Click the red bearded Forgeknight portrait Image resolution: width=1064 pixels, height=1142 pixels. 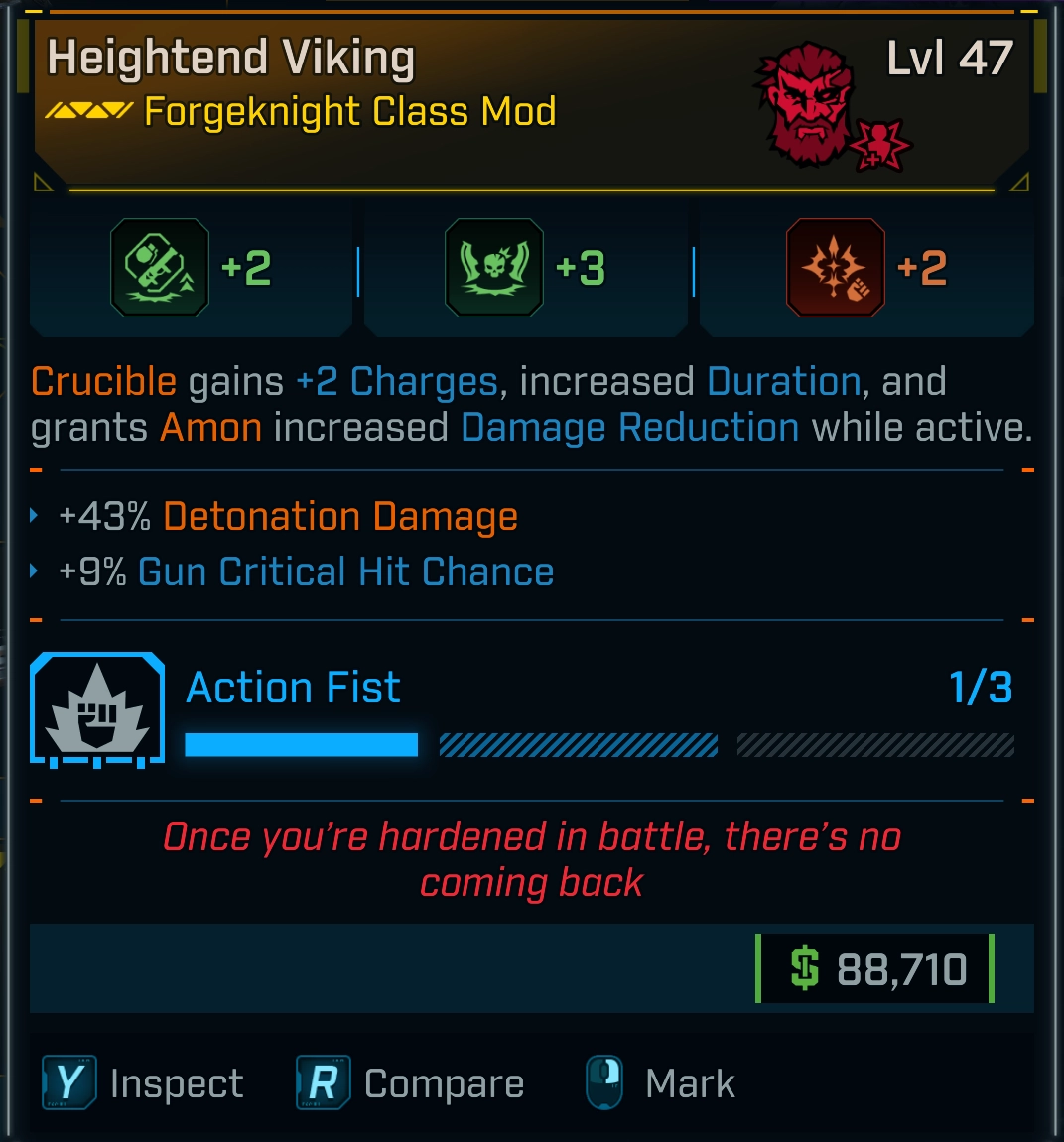[x=809, y=102]
